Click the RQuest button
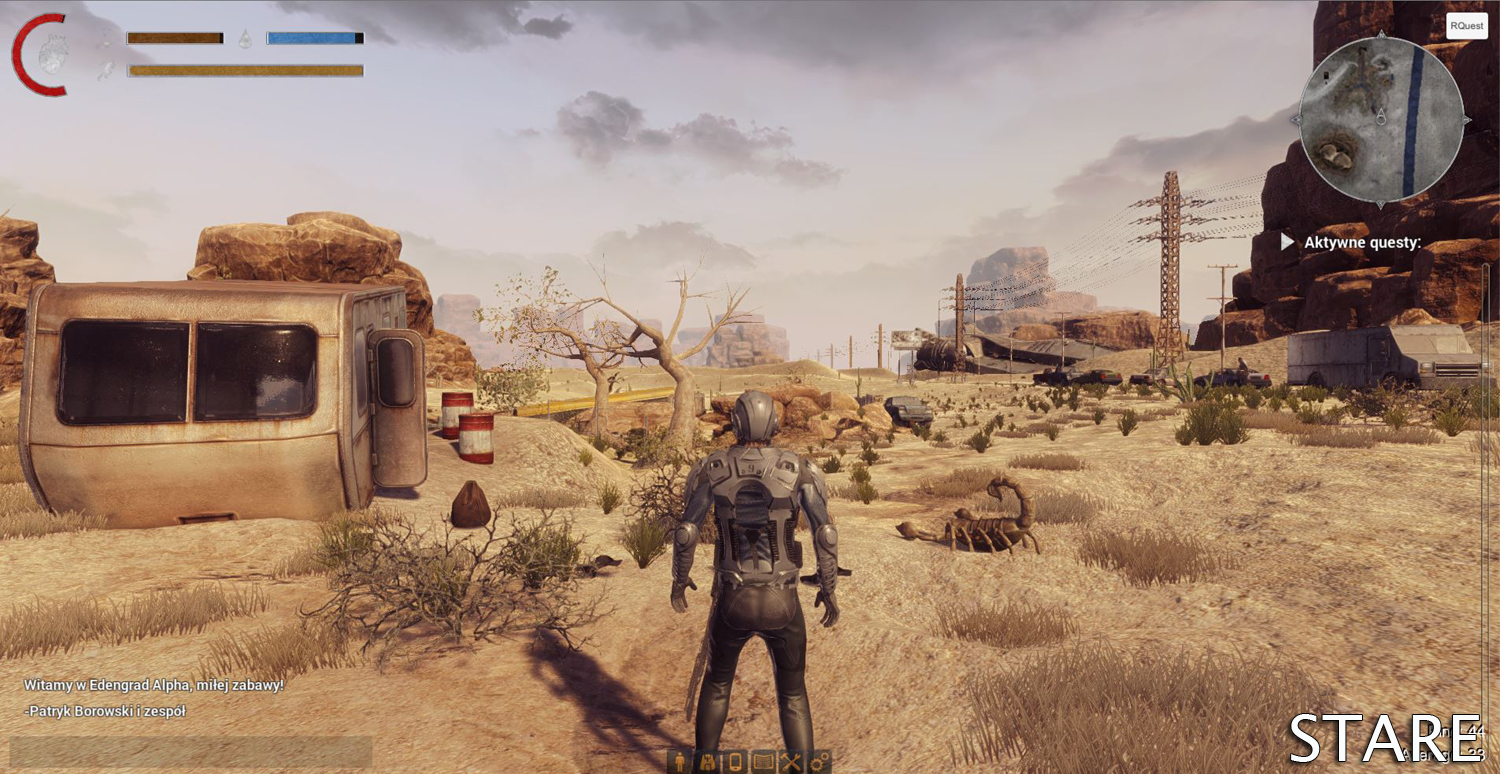This screenshot has height=774, width=1500. (x=1466, y=26)
